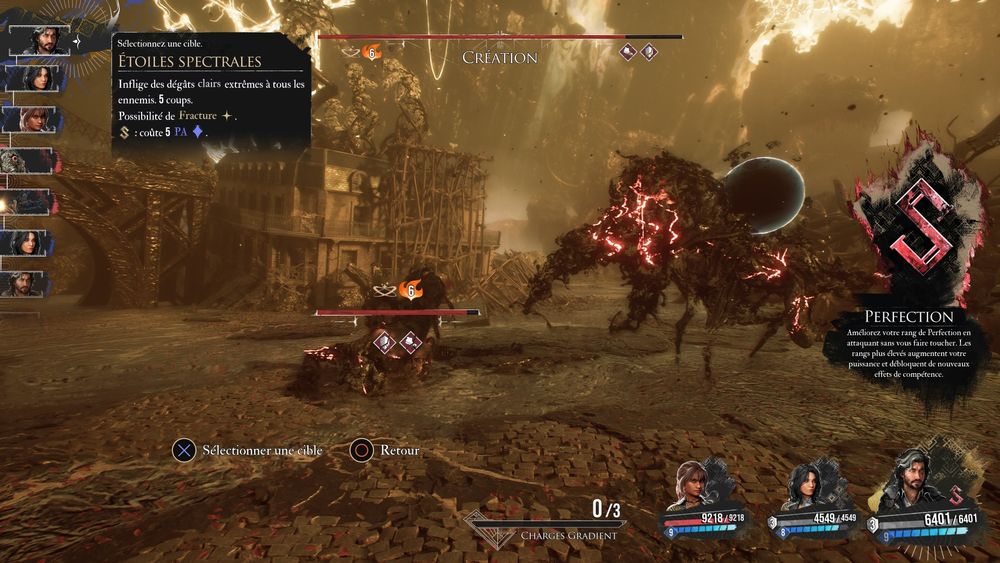
Task: Click the flame status icon above the smaller enemy
Action: coord(407,290)
